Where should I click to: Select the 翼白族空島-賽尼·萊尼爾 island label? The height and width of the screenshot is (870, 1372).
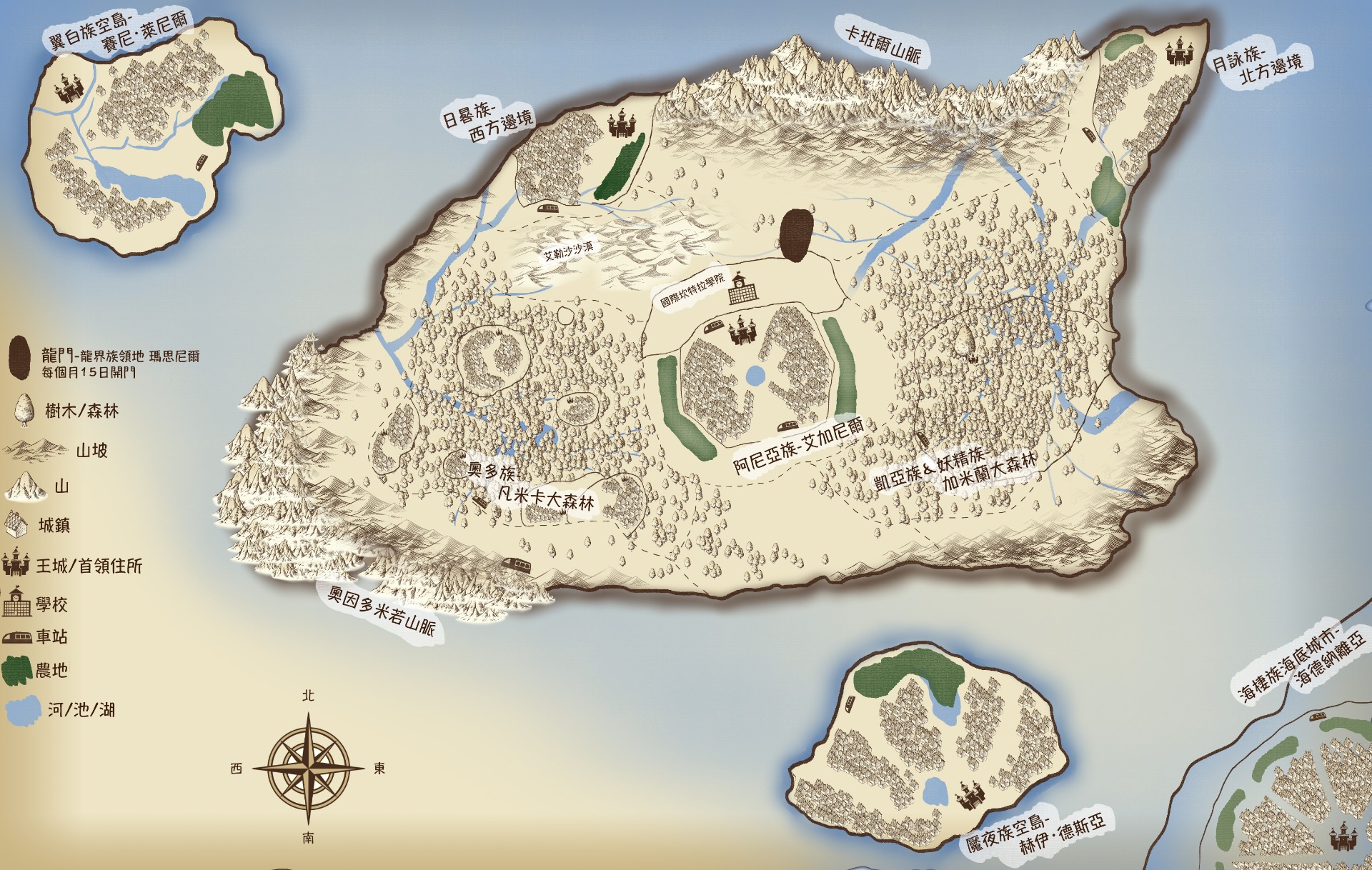(119, 32)
